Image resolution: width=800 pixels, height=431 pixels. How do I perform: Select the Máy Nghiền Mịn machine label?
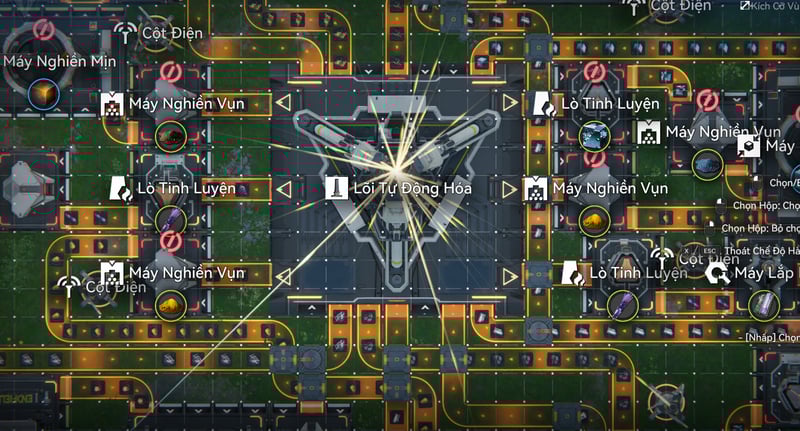(x=60, y=62)
